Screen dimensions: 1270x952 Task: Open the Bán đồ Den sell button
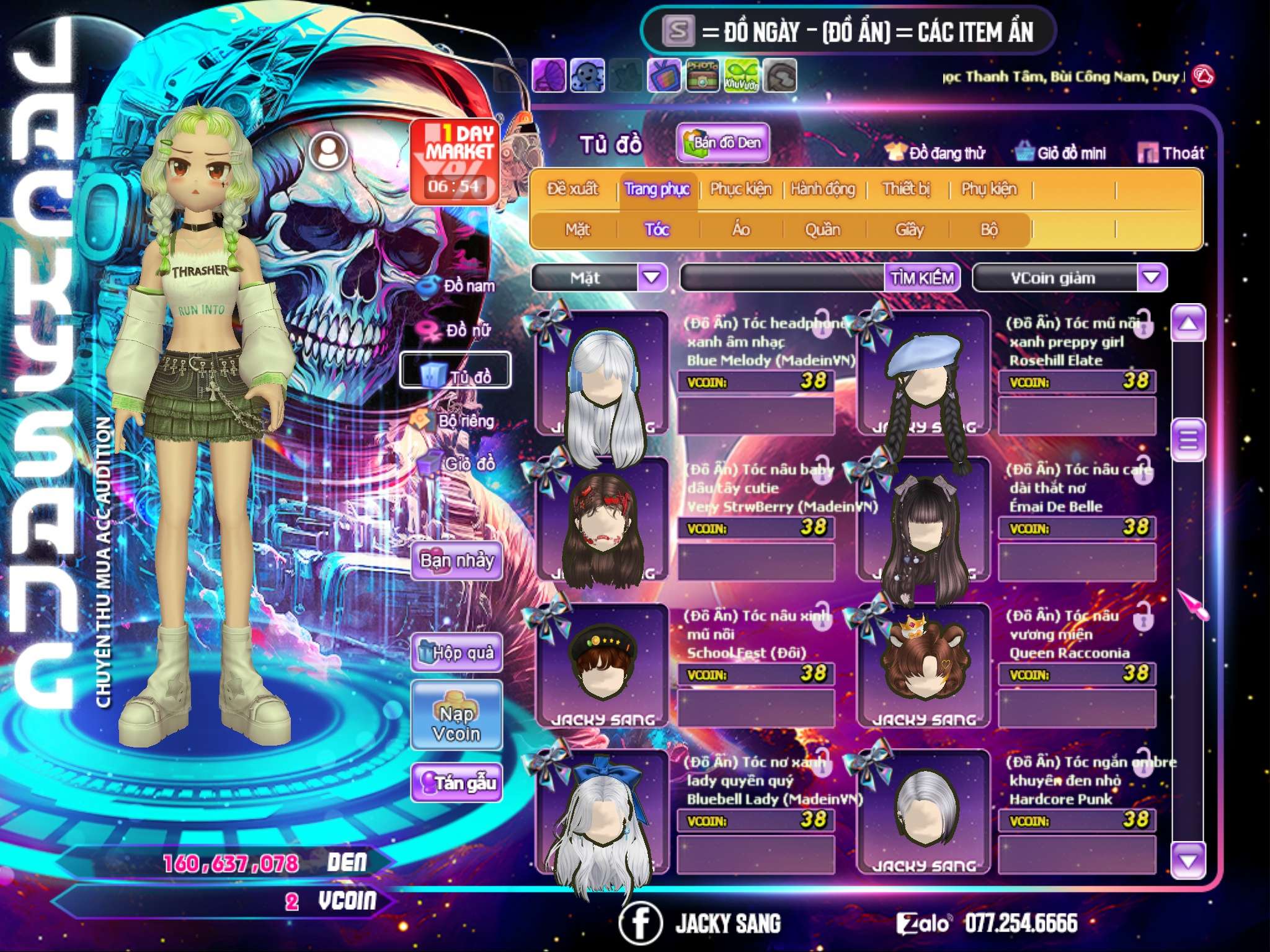click(x=723, y=143)
